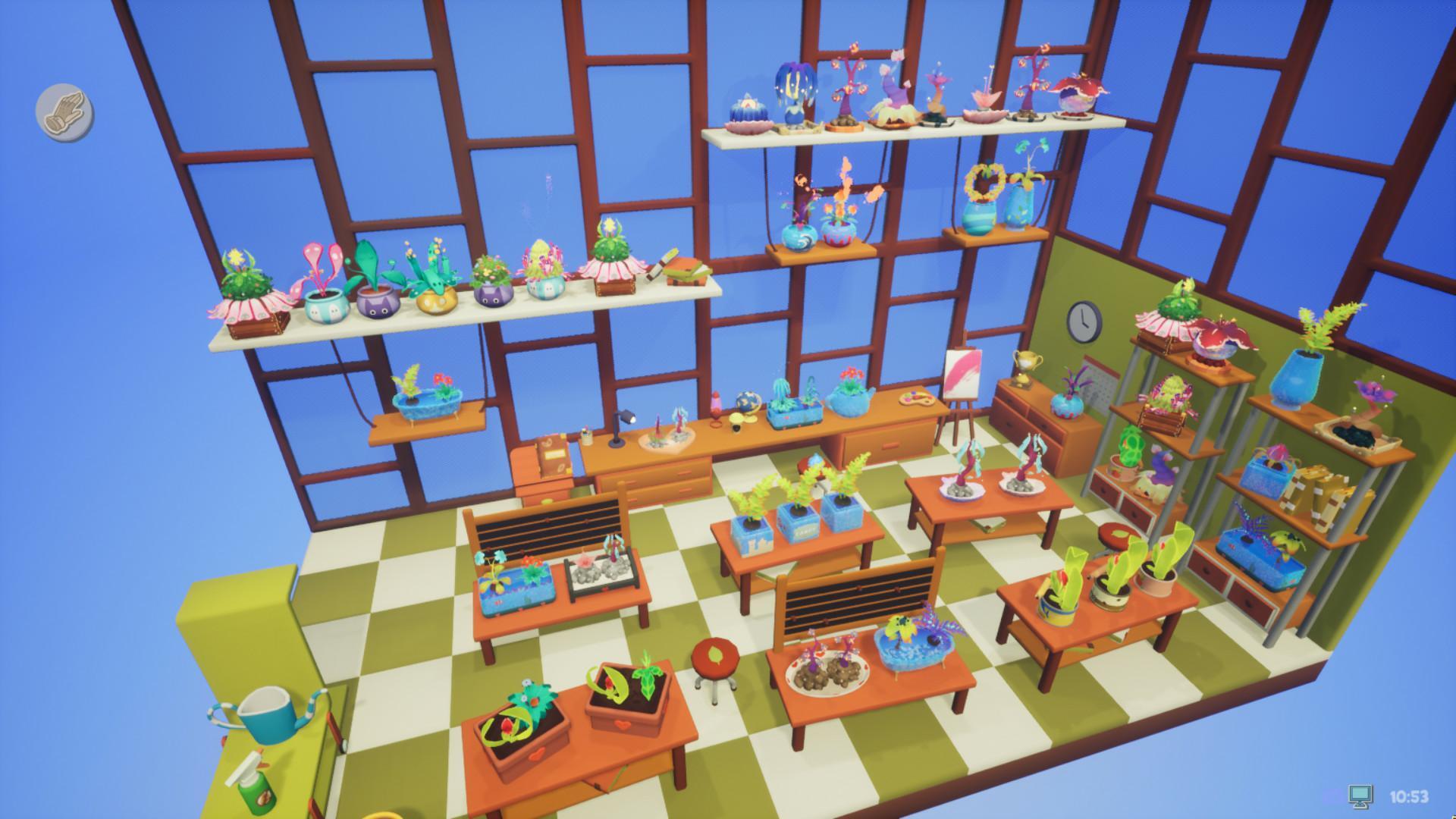Image resolution: width=1456 pixels, height=819 pixels.
Task: Pick up the blue watering can
Action: 264,717
